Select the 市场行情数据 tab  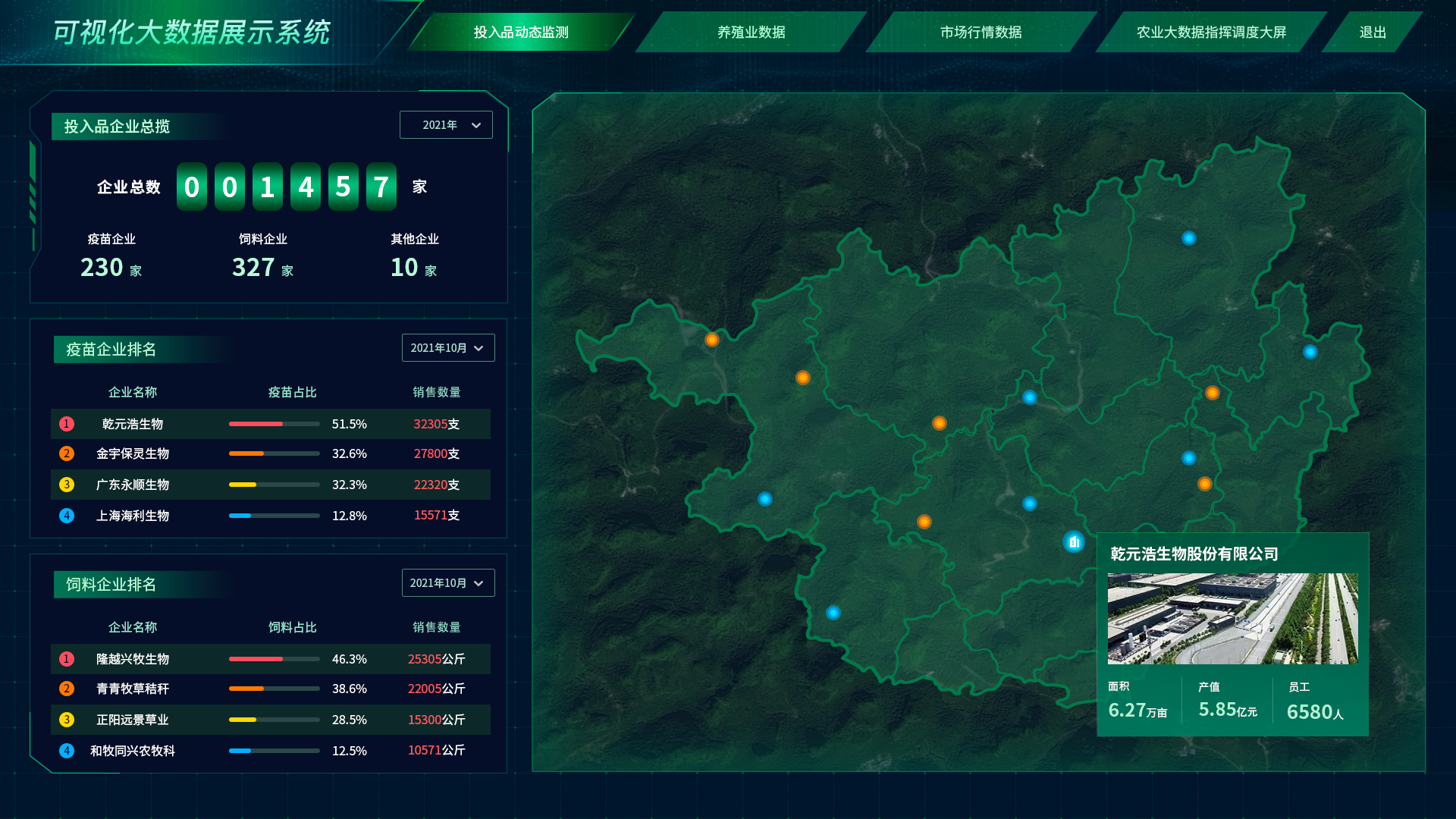[x=981, y=32]
